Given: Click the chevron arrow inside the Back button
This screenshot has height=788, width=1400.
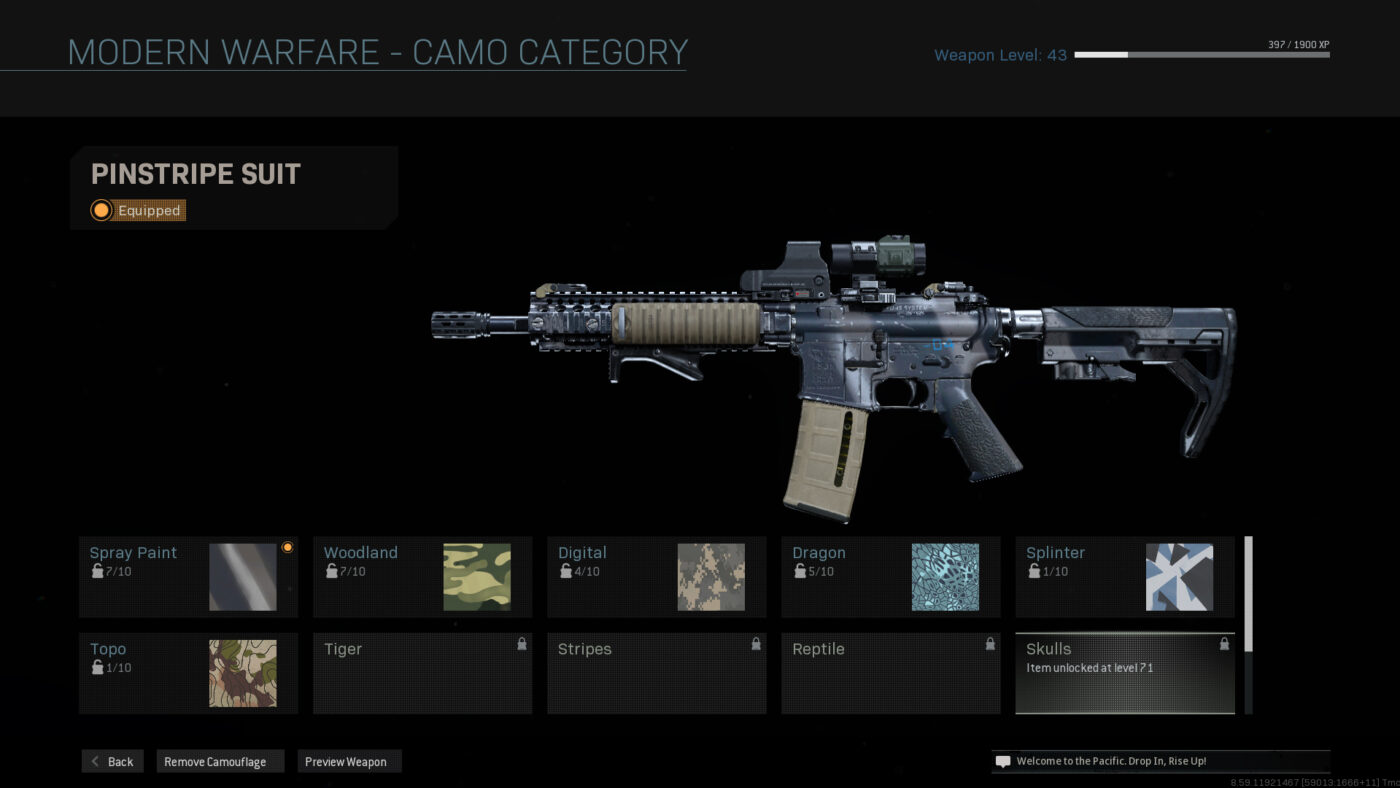Looking at the screenshot, I should 95,761.
